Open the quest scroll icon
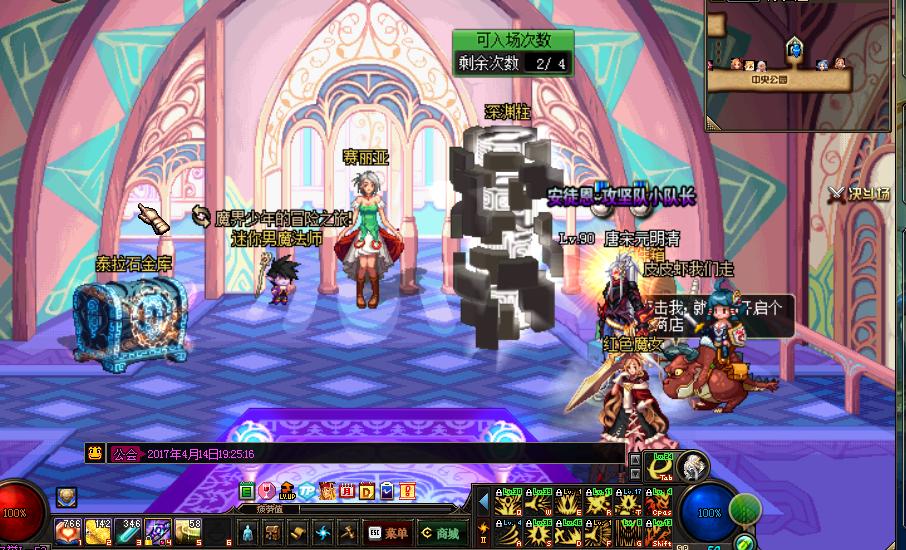 [x=298, y=532]
